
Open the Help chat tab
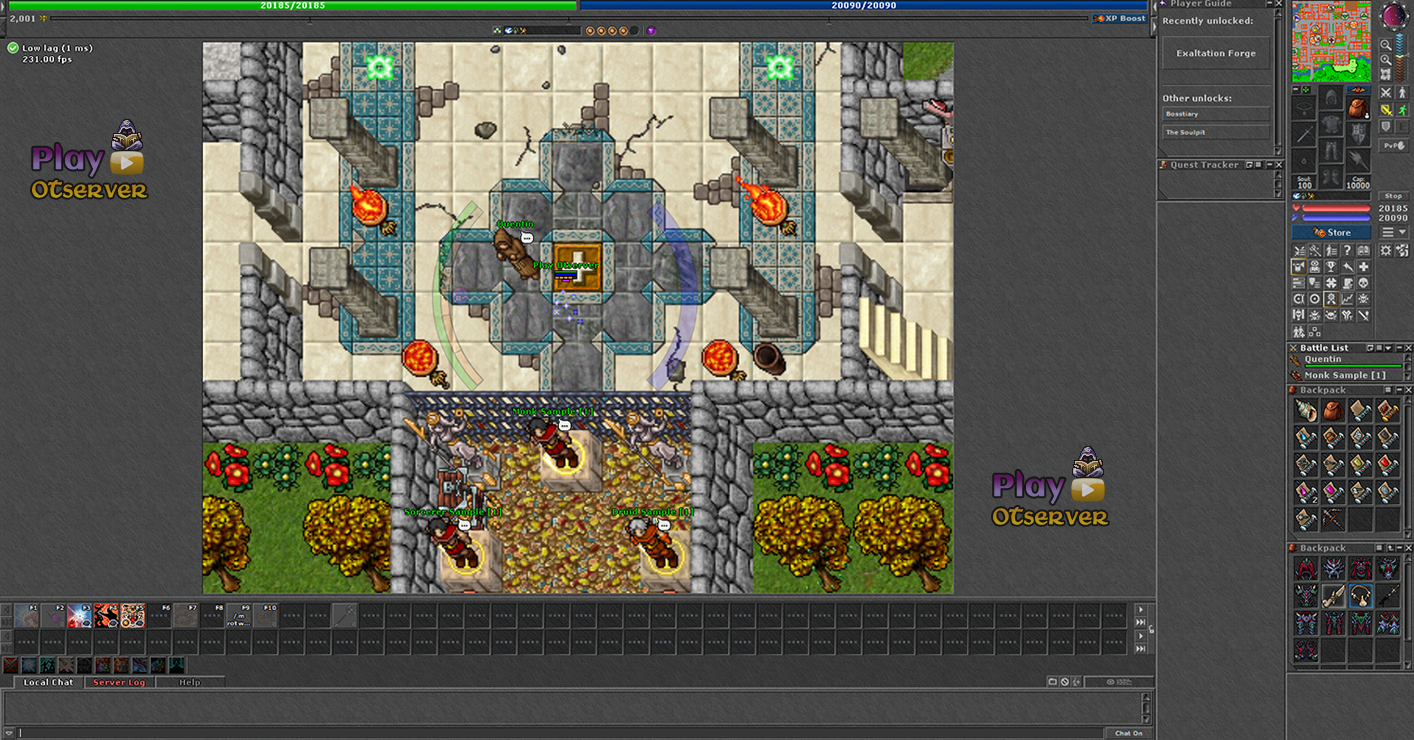pos(189,682)
